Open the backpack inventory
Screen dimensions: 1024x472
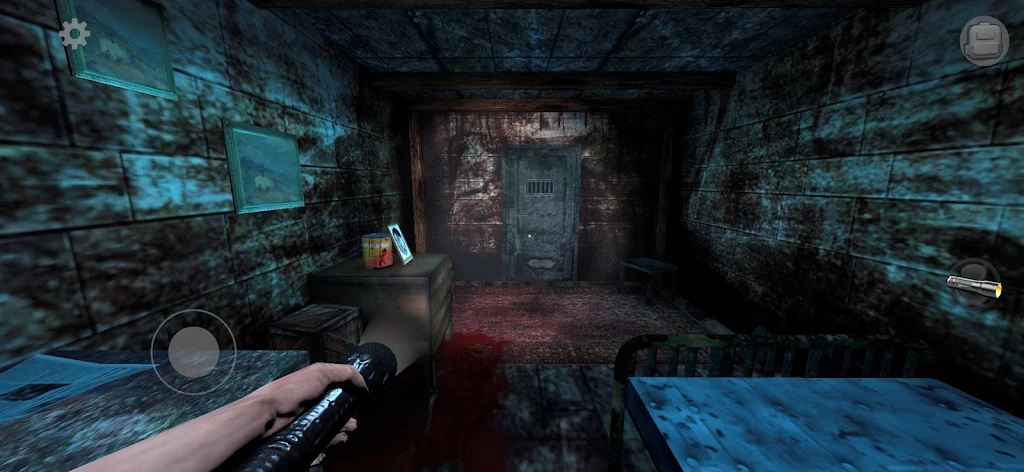[983, 41]
